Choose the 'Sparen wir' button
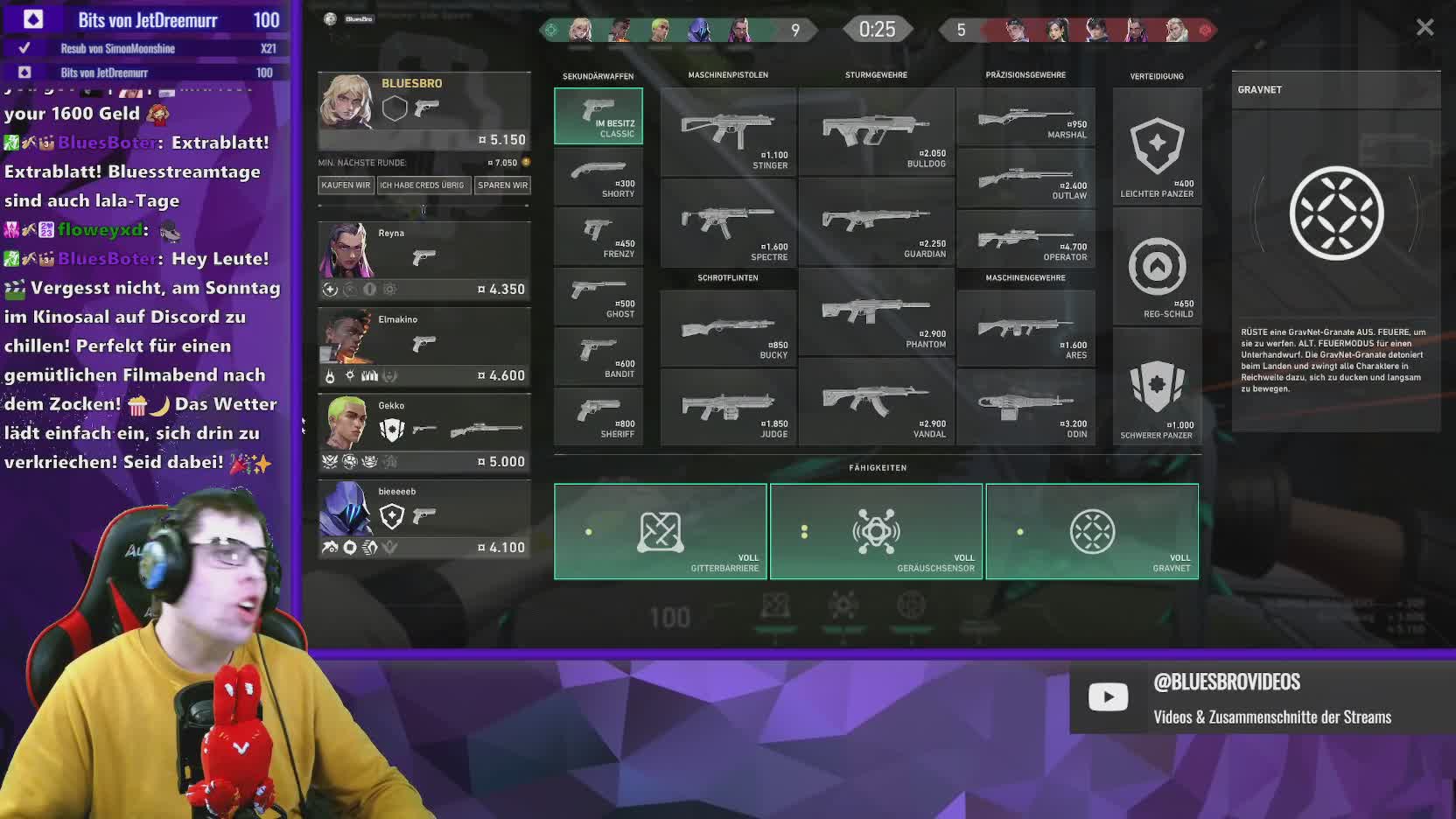 pyautogui.click(x=502, y=185)
